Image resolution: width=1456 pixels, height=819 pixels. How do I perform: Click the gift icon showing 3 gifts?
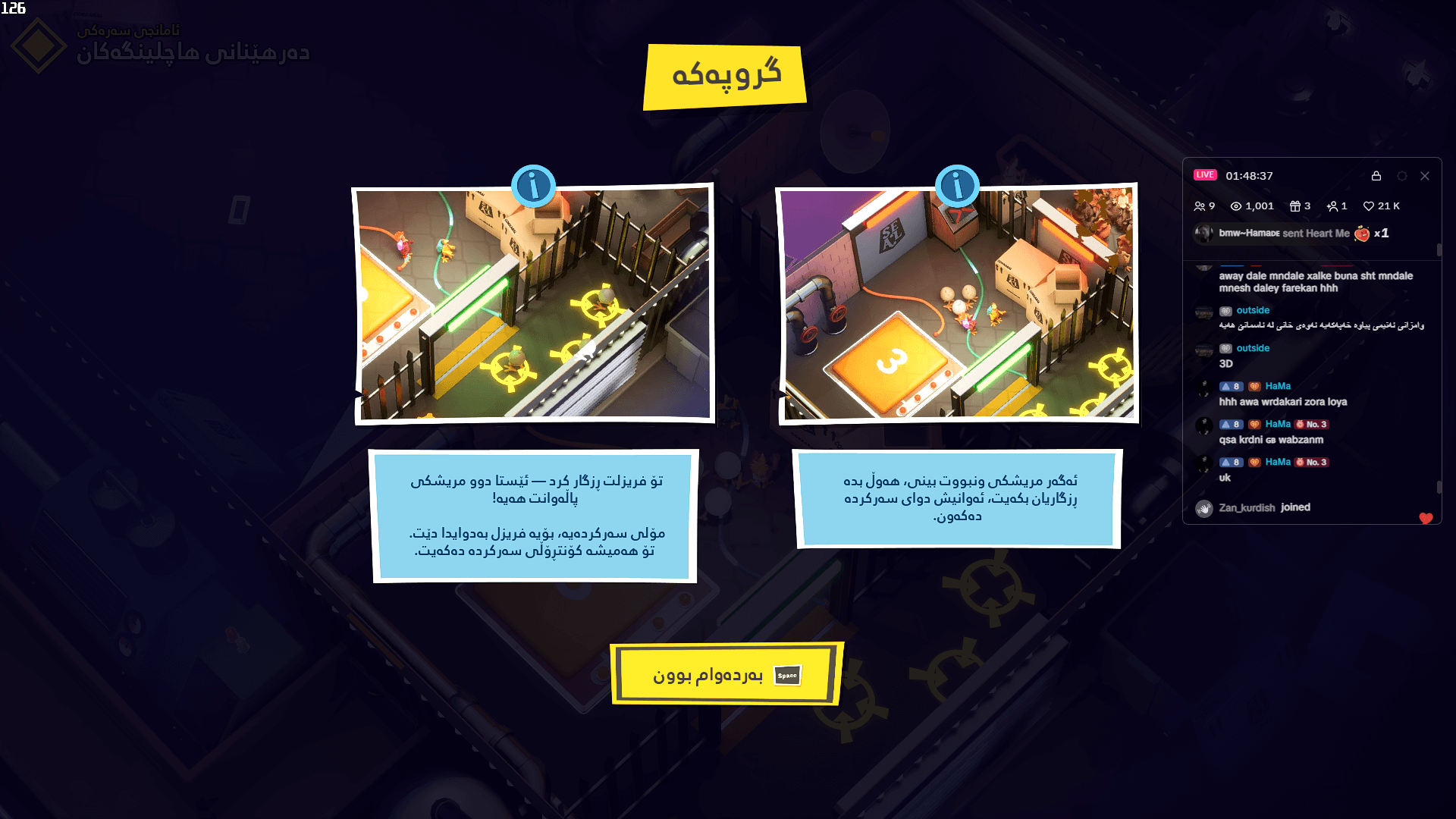click(1296, 206)
